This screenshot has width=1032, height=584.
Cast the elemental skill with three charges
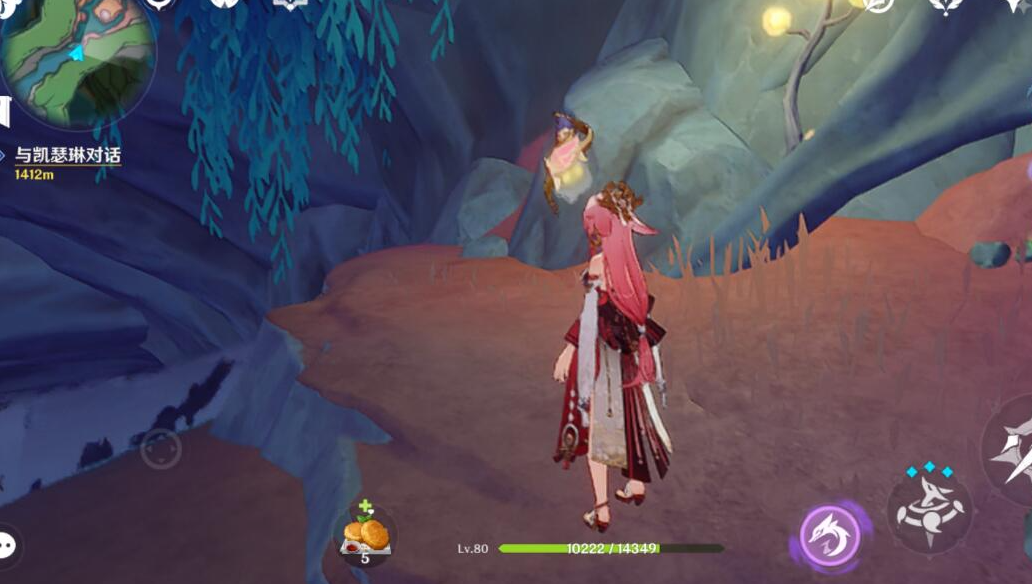(929, 510)
